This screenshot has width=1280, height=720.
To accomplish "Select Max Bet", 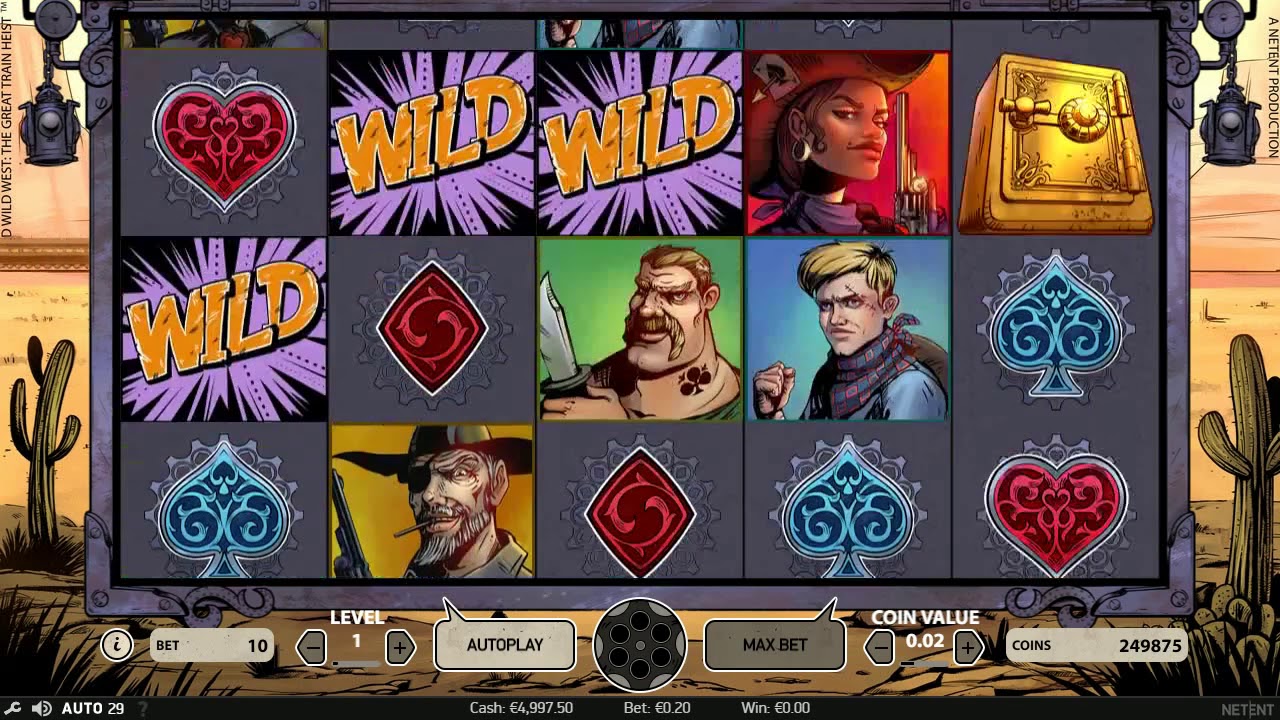I will [x=775, y=645].
